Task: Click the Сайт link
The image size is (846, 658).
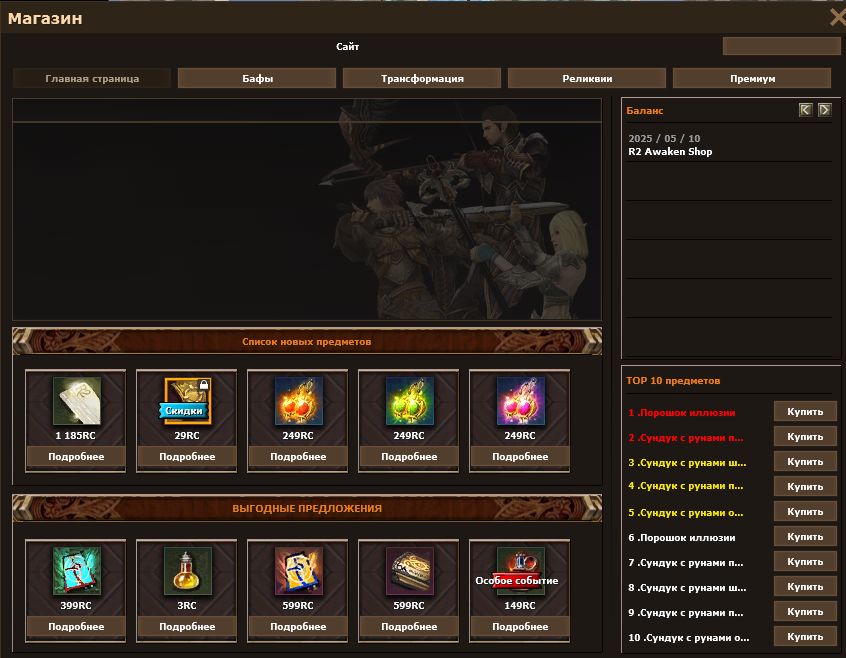Action: pyautogui.click(x=348, y=46)
